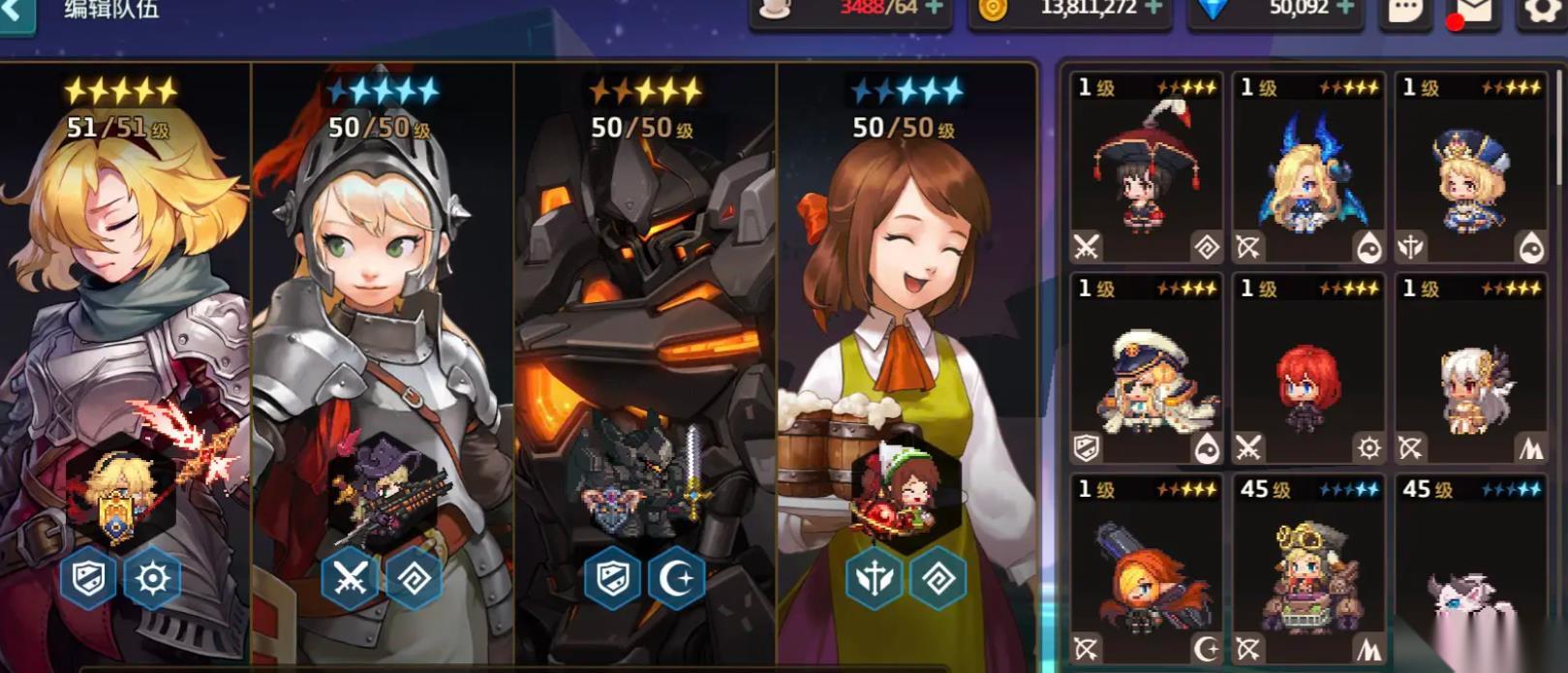Screen dimensions: 1568x673
Task: Buy blue gems with the plus button
Action: (x=1345, y=9)
